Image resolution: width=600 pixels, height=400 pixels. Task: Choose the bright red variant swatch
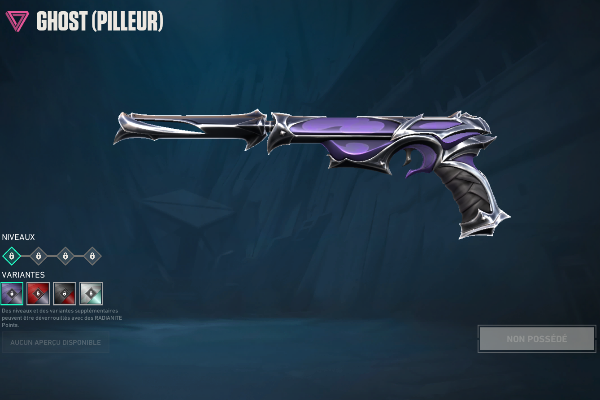pyautogui.click(x=38, y=293)
